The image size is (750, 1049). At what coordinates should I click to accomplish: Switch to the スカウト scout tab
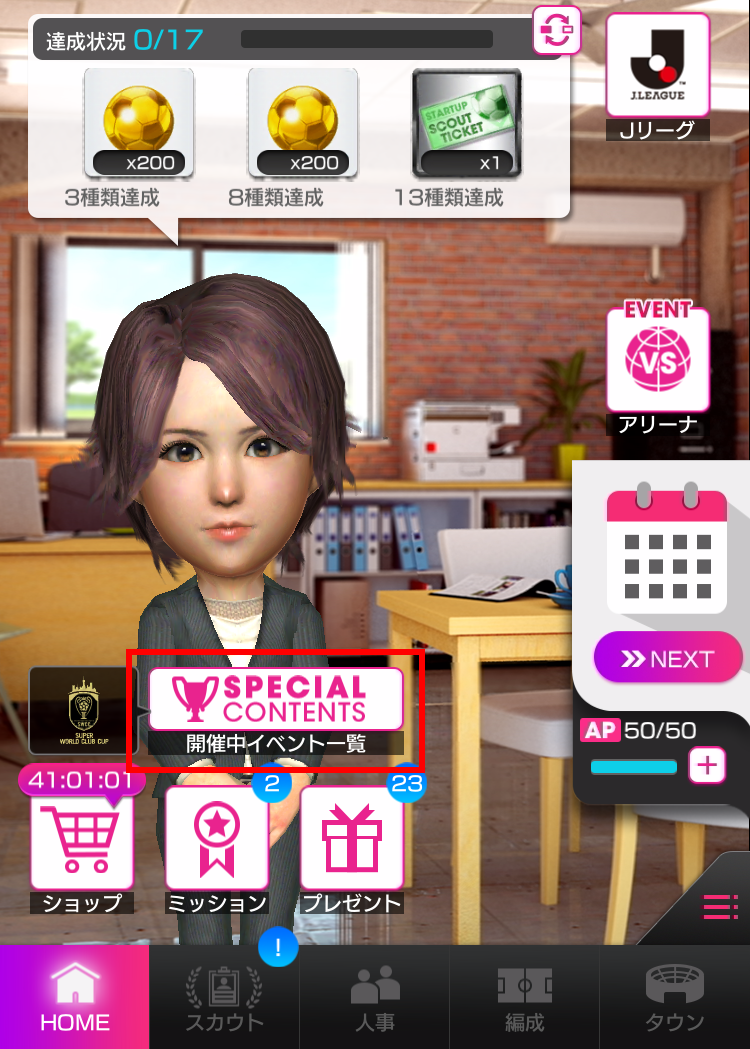[x=224, y=997]
